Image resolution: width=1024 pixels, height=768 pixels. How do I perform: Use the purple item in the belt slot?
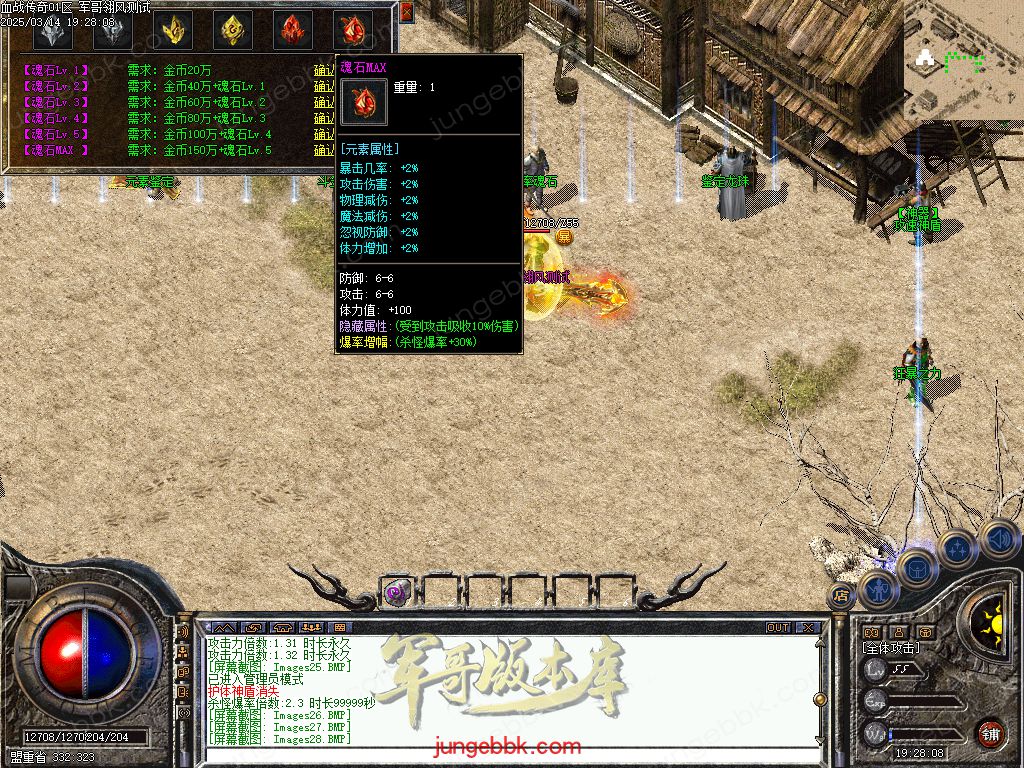point(396,592)
